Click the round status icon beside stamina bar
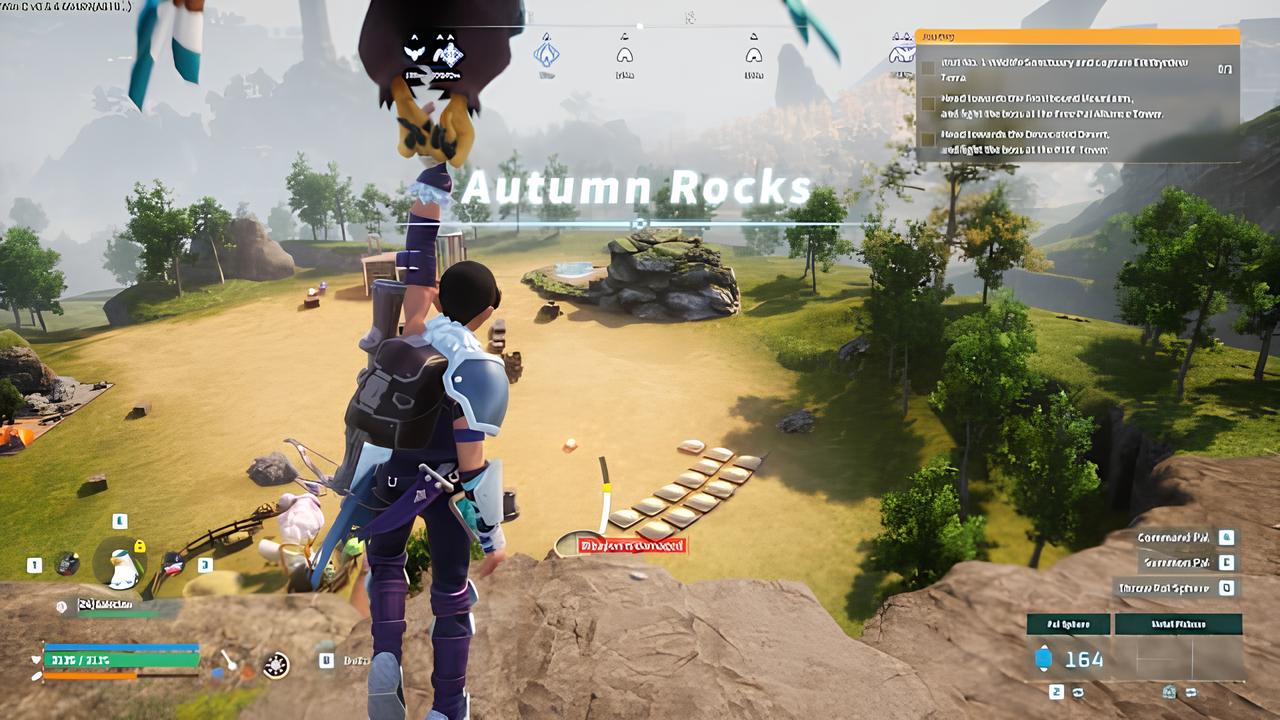 276,663
